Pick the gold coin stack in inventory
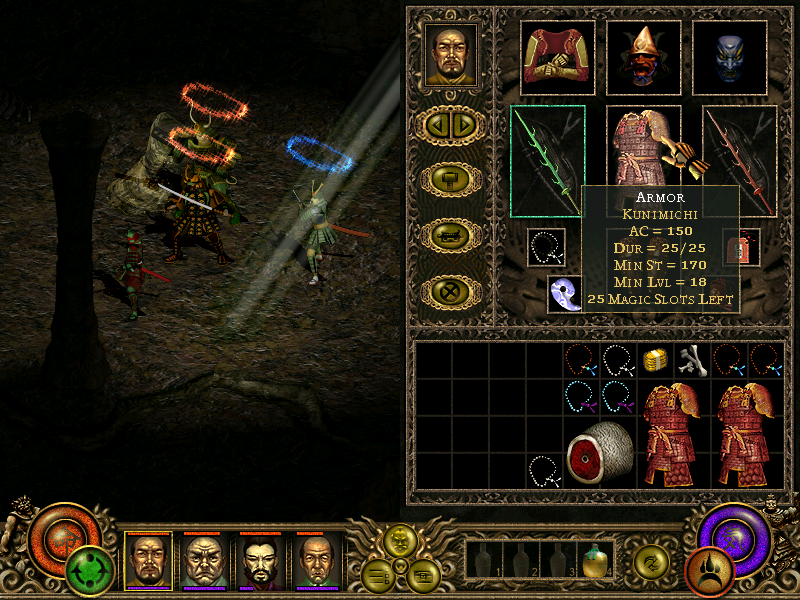 [x=655, y=359]
